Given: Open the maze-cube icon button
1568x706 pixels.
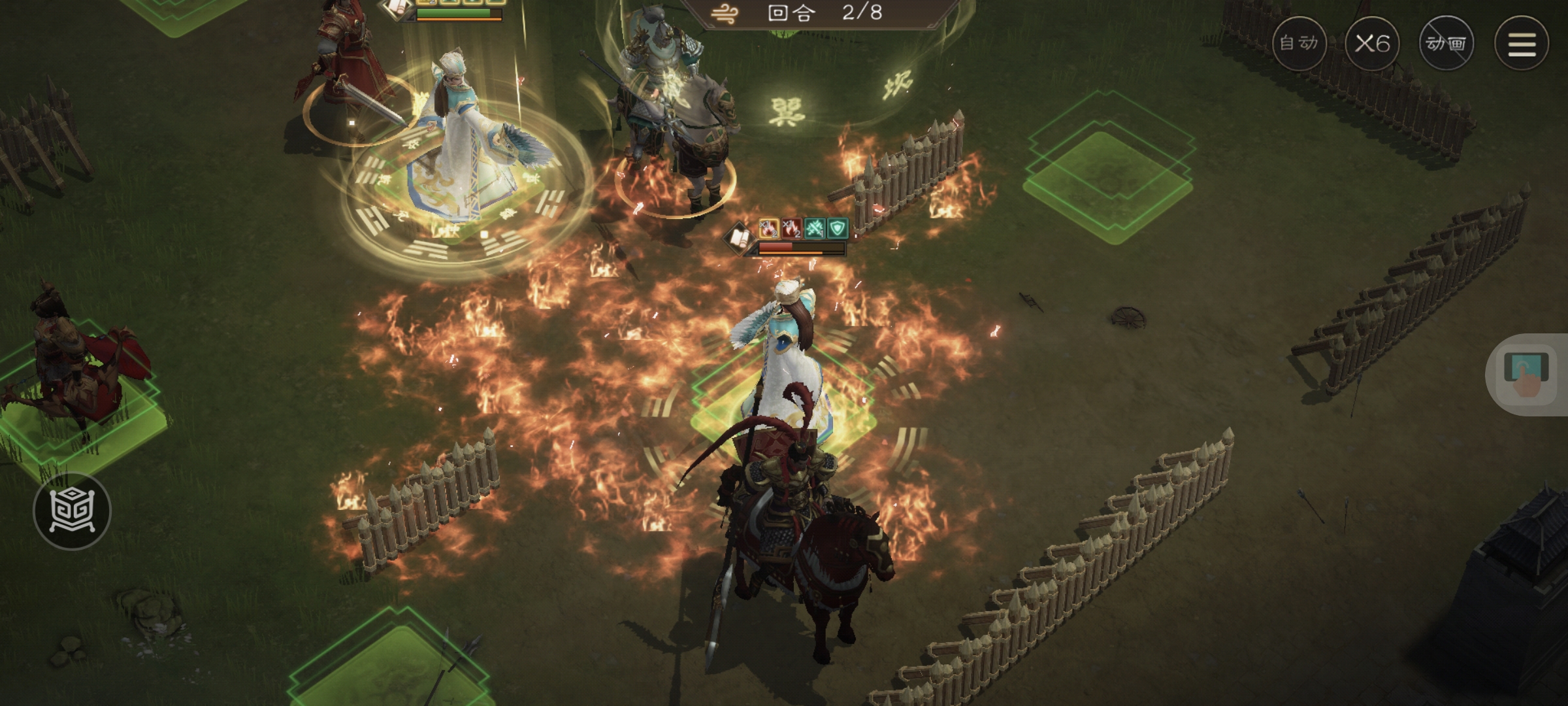Looking at the screenshot, I should [73, 511].
